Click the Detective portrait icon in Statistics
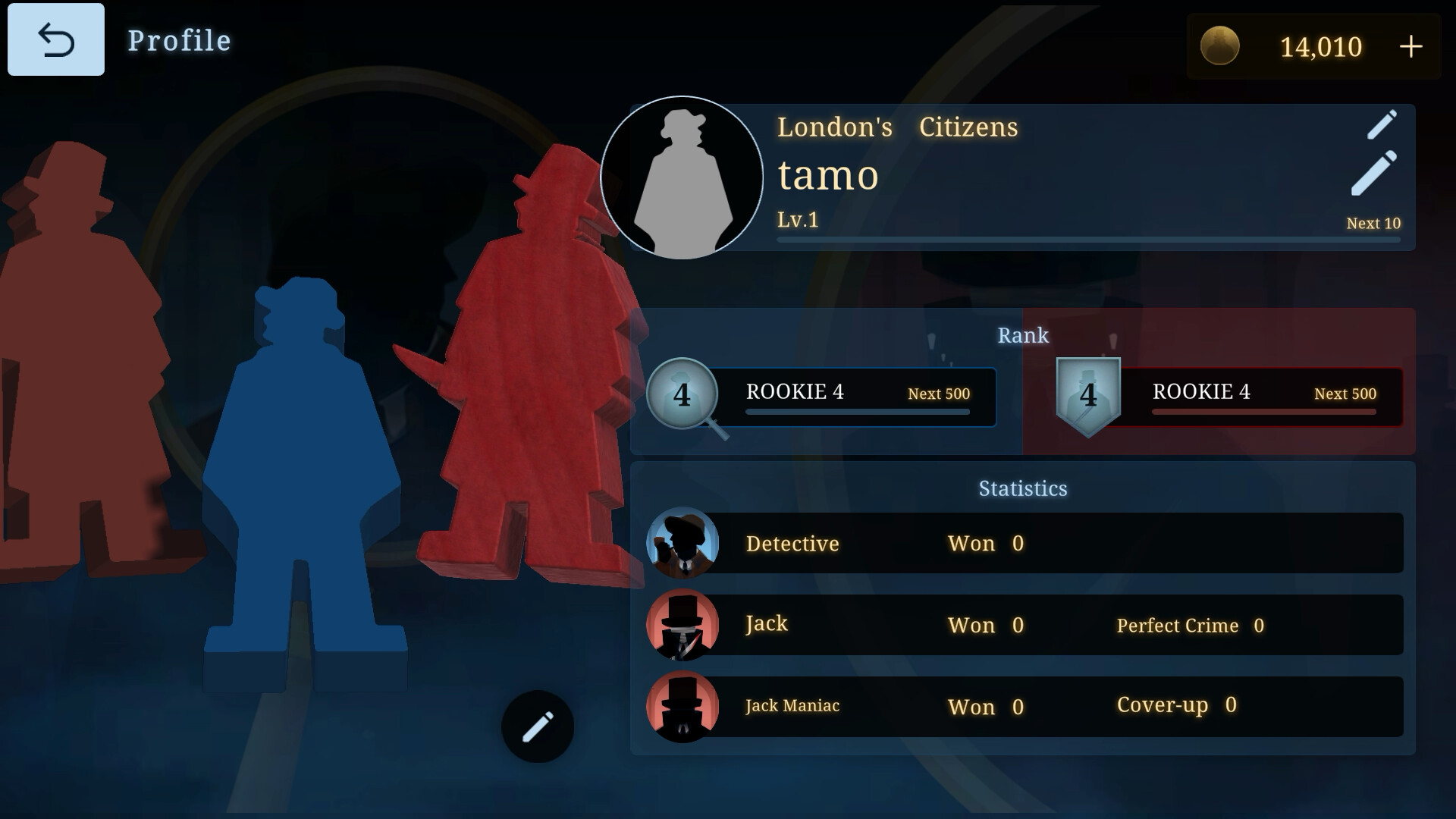 pos(683,544)
